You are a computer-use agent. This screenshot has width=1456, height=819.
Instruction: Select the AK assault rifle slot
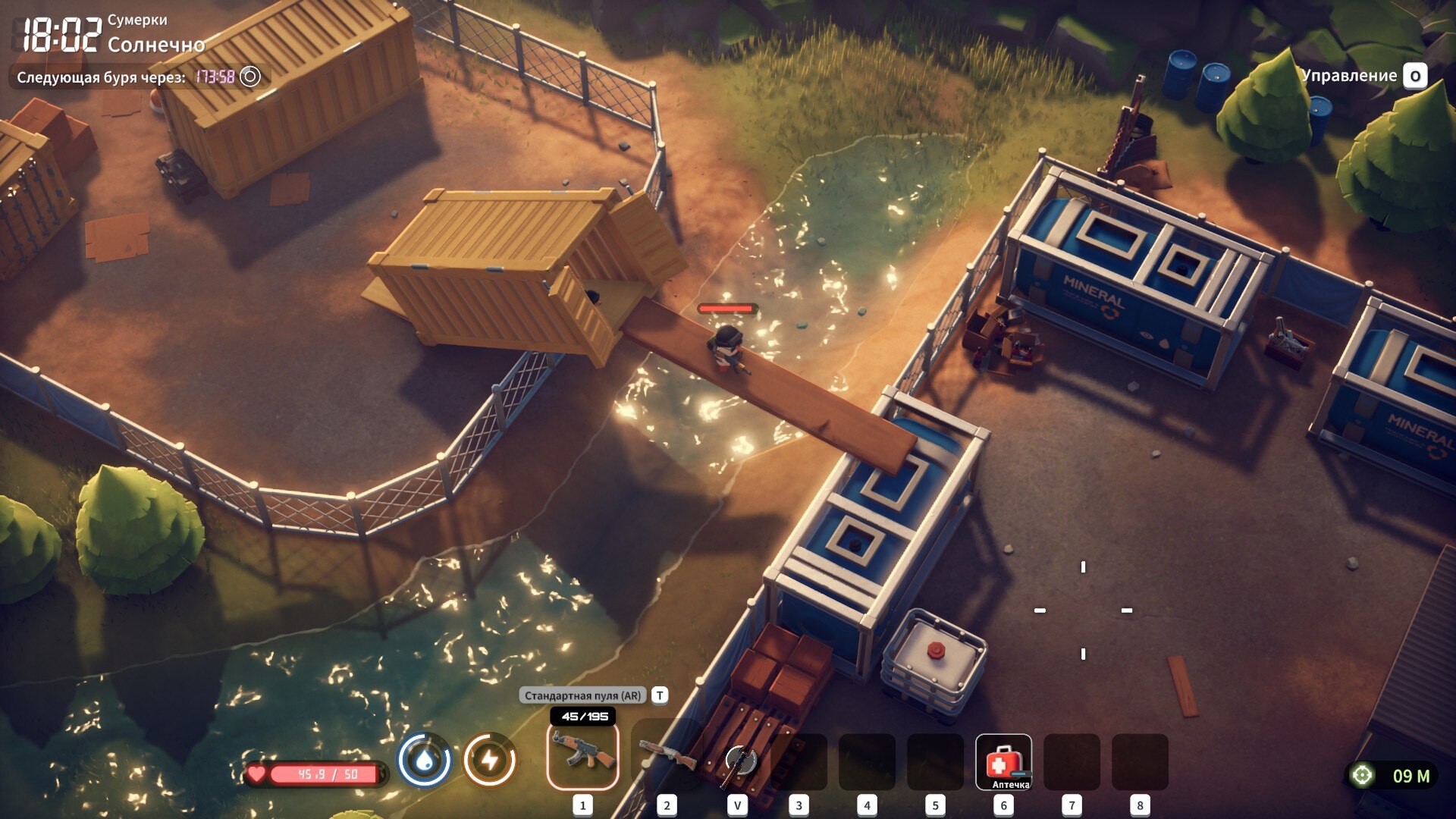pos(582,756)
